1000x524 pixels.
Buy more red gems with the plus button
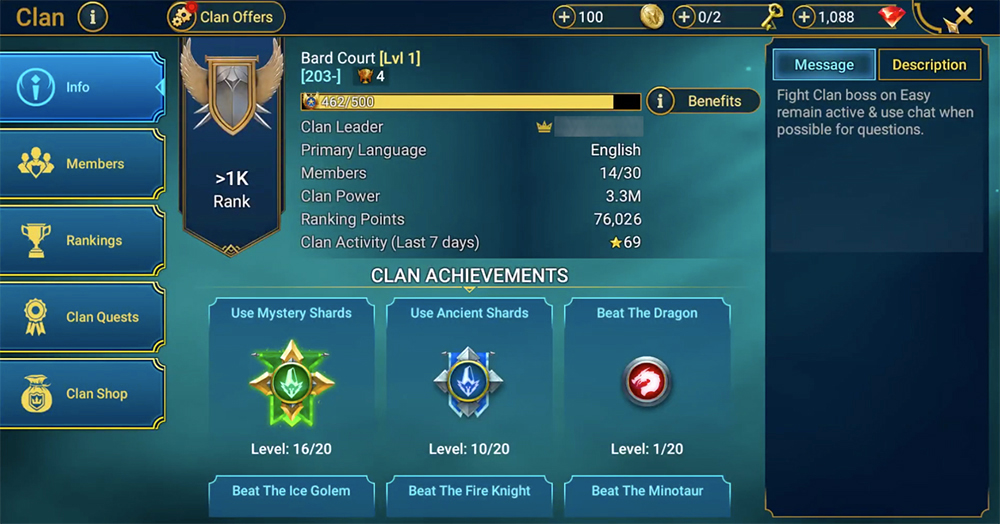pyautogui.click(x=804, y=17)
